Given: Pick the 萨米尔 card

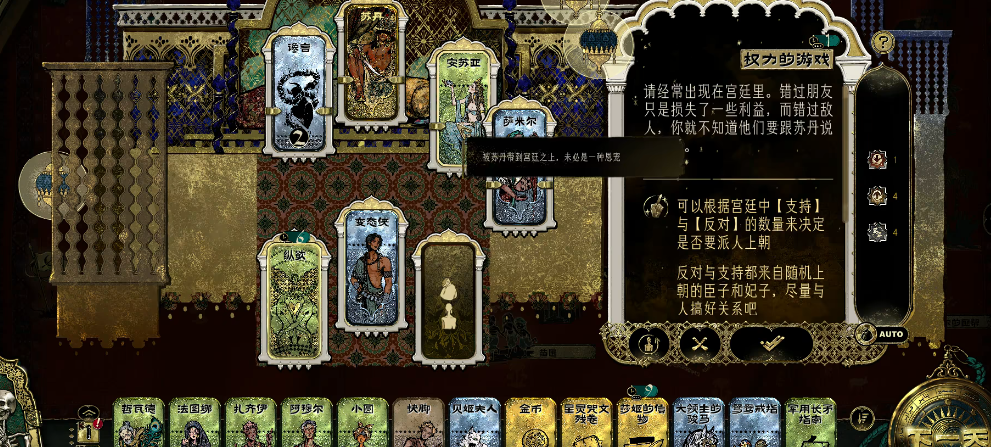Looking at the screenshot, I should tap(520, 165).
